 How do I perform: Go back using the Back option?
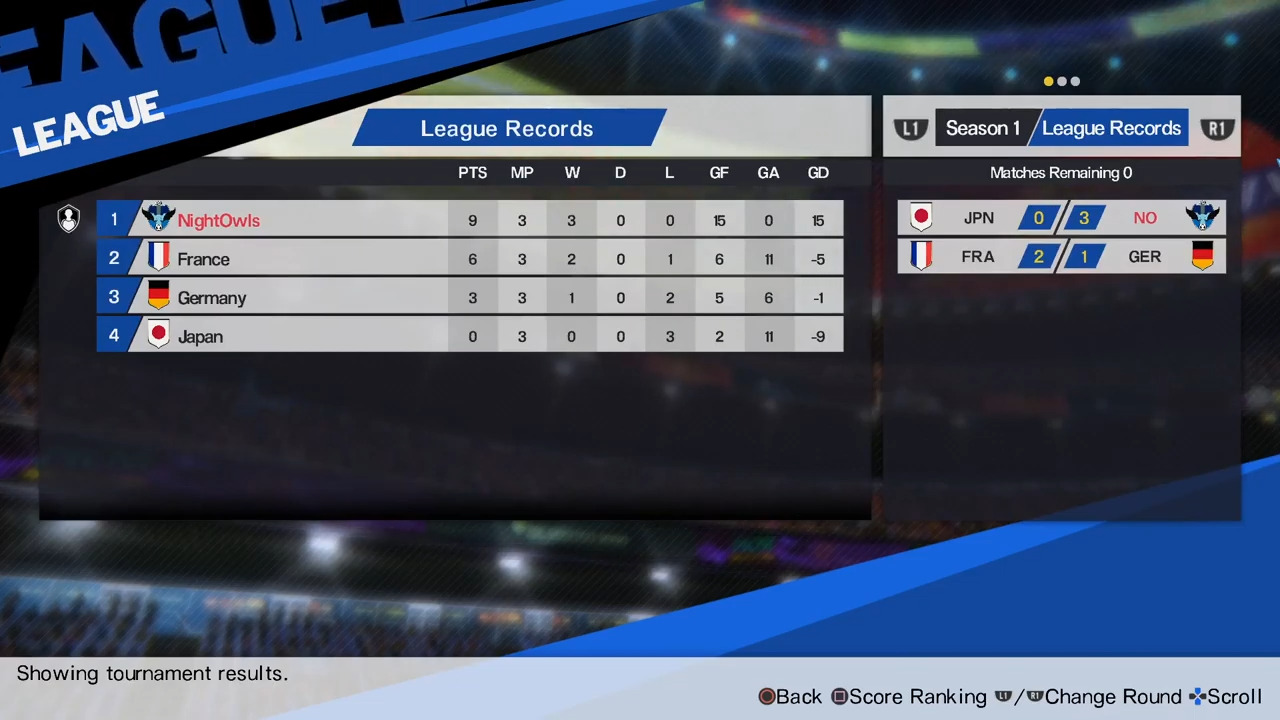790,697
